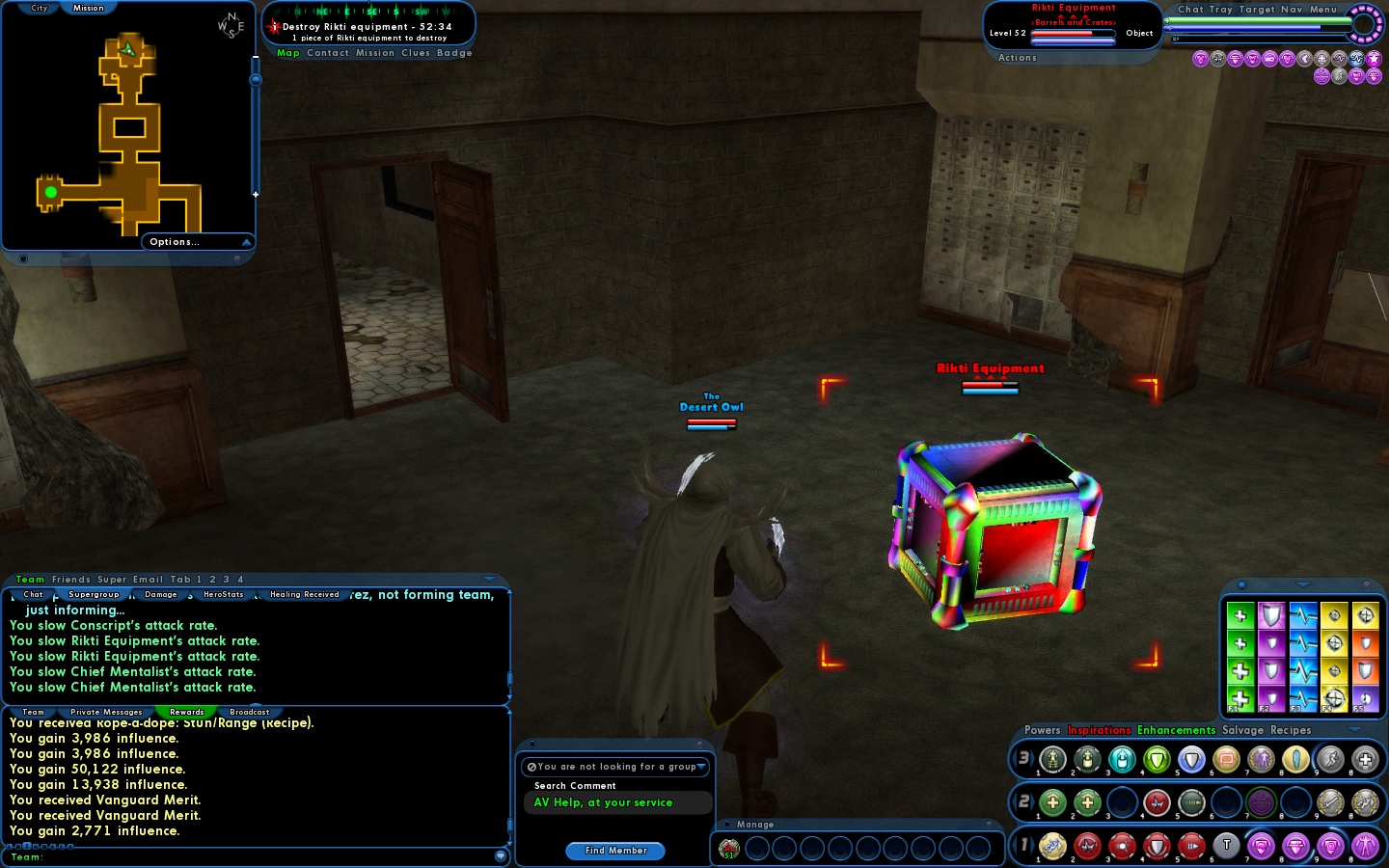
Task: Activate the Sprint runner power icon in tray 3
Action: pyautogui.click(x=1330, y=761)
